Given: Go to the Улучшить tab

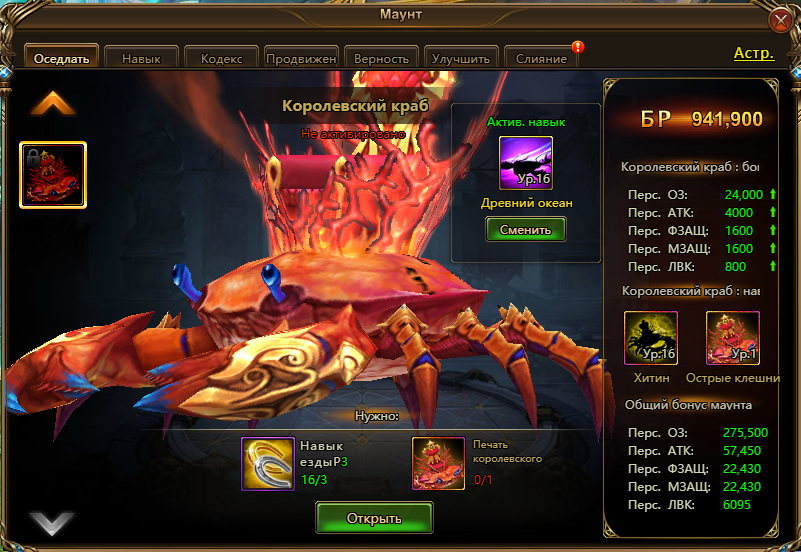Looking at the screenshot, I should click(x=461, y=58).
